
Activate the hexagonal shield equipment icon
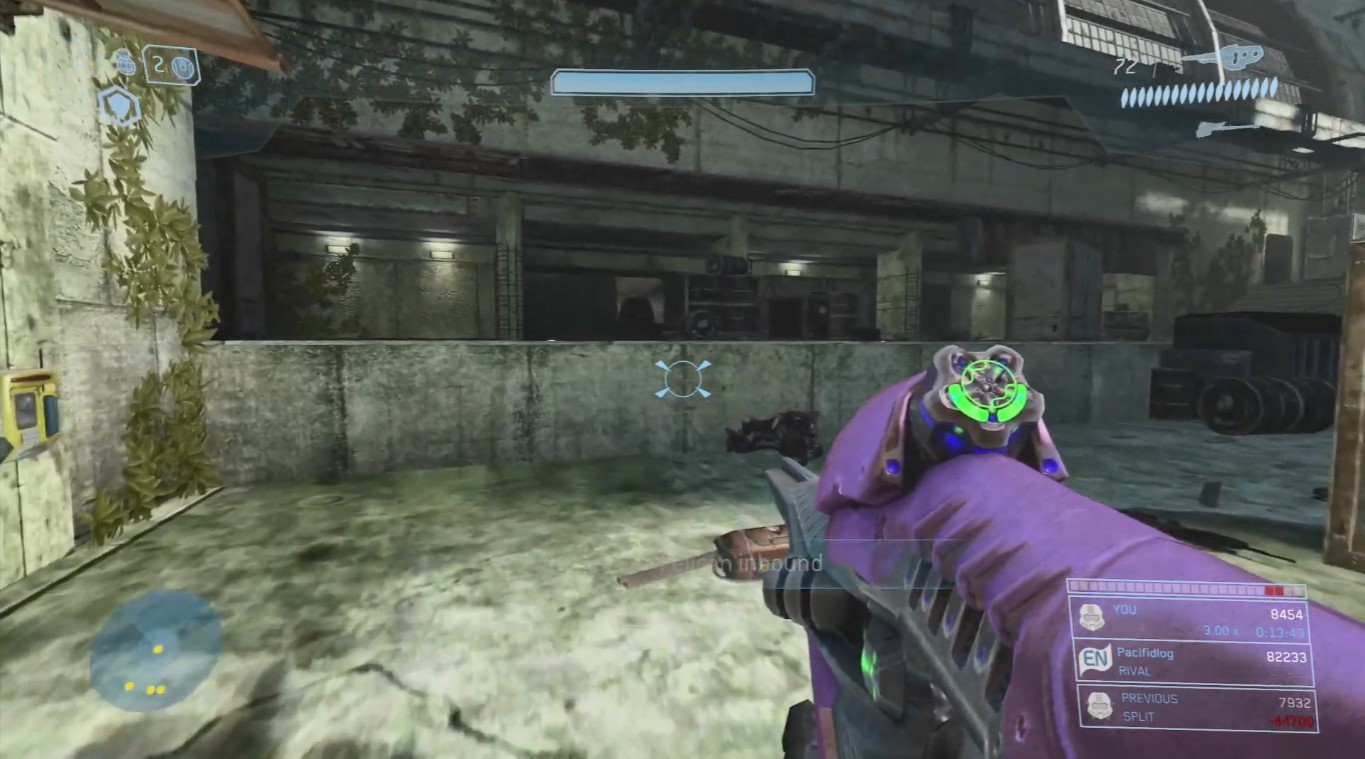coord(119,106)
